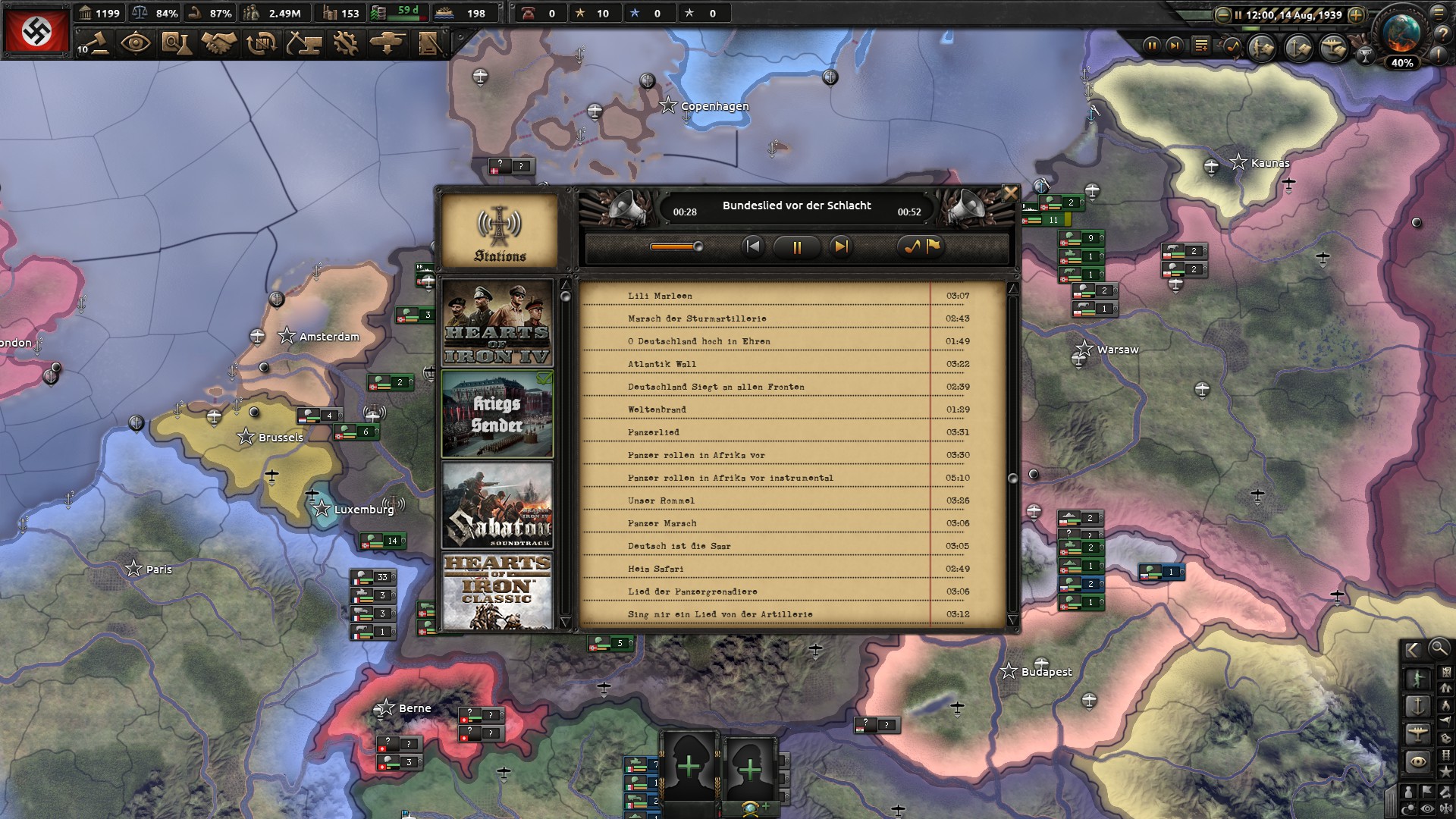The image size is (1456, 819).
Task: Open the map search magnifying glass
Action: coord(1438,649)
